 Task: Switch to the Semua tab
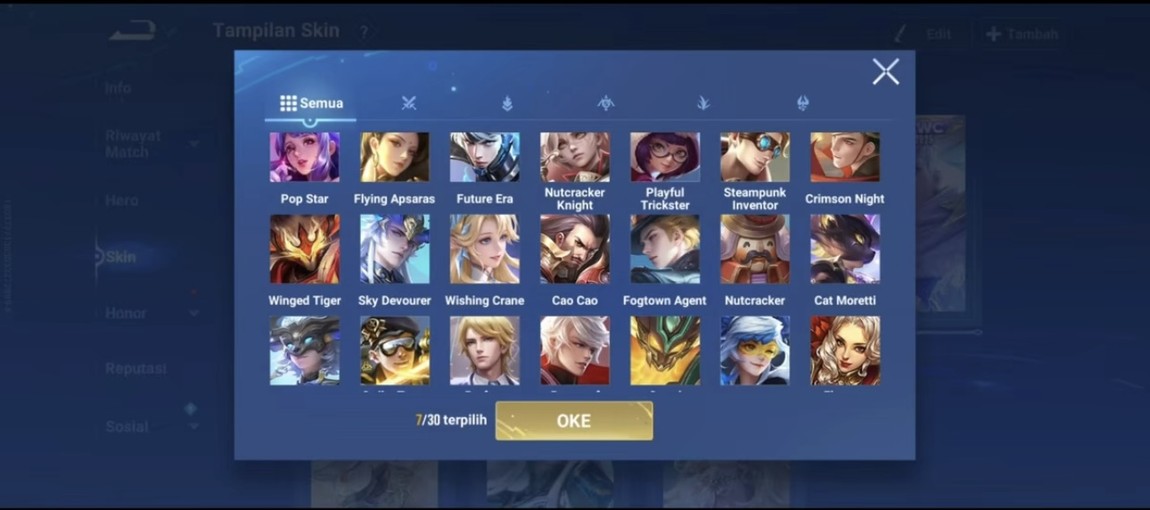click(311, 103)
